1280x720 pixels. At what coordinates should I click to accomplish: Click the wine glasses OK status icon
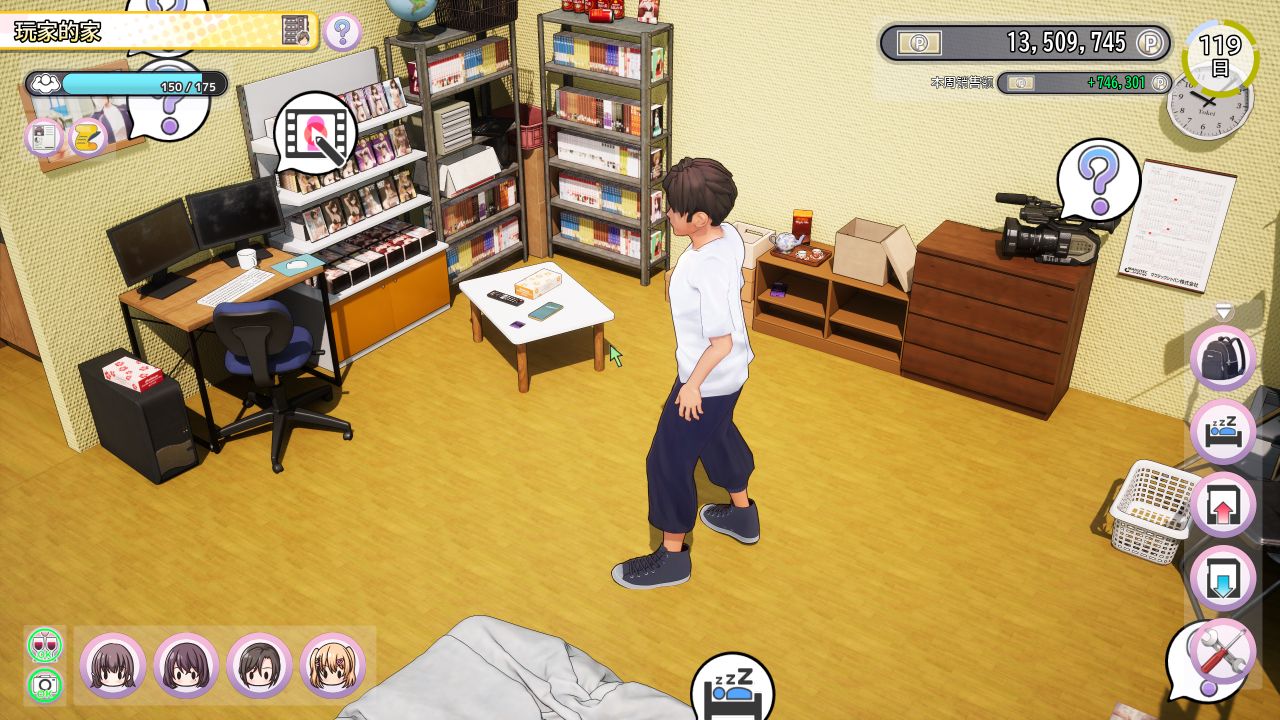[44, 645]
